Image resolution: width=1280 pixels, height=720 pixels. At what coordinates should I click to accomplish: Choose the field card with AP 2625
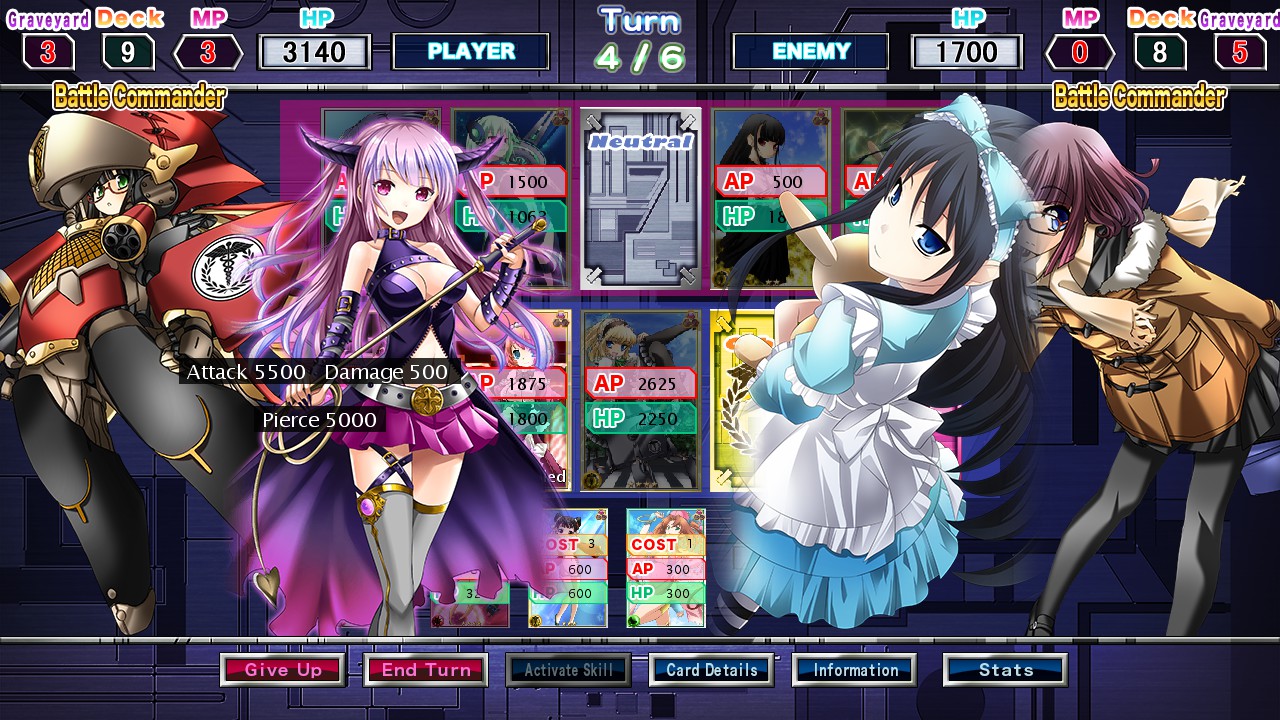point(640,400)
